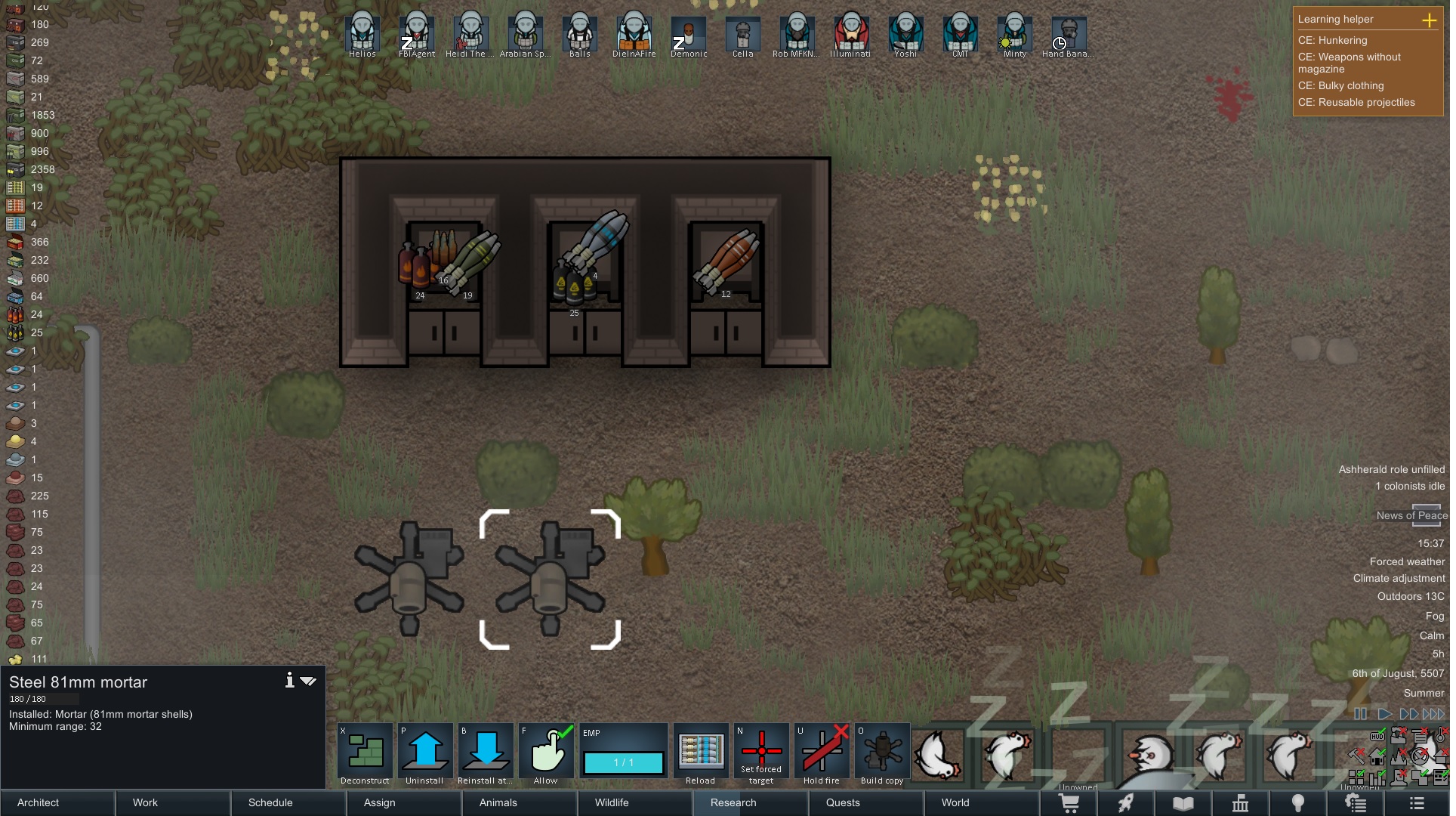Activate Hold fire on the mortar
The width and height of the screenshot is (1456, 816).
coord(822,750)
